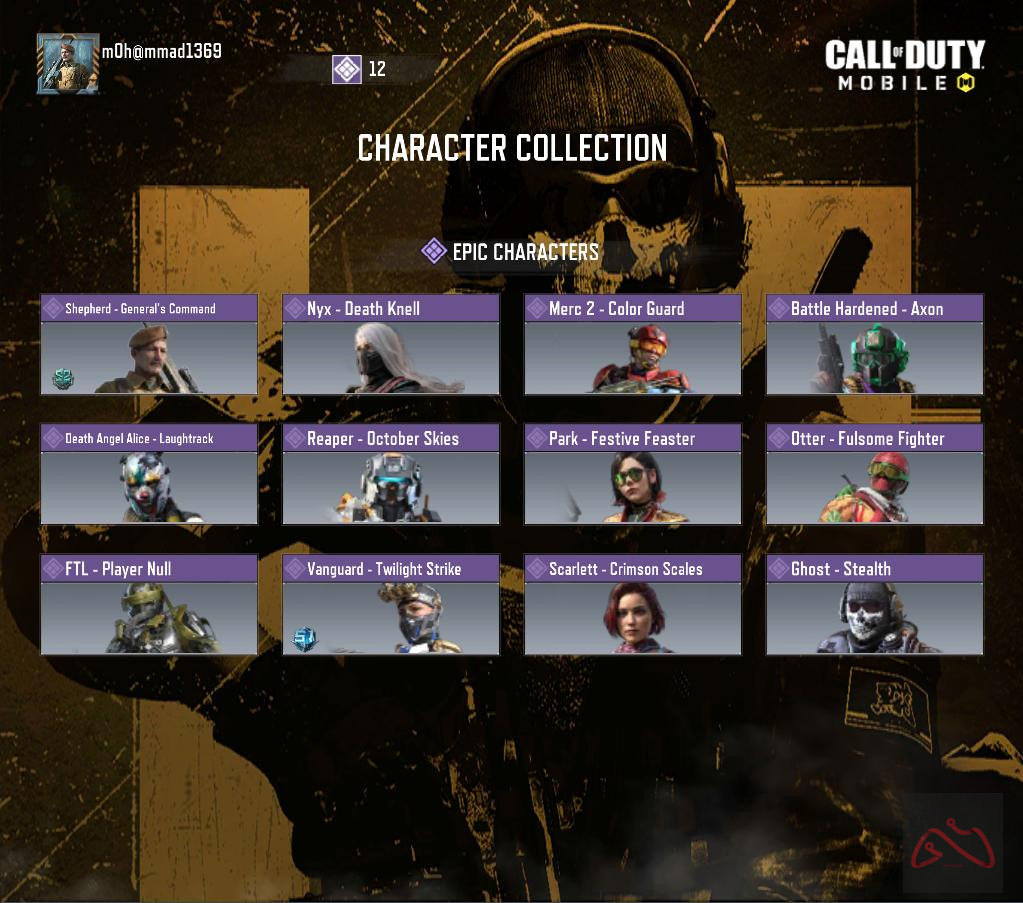Select the Reaper - October Skies card
This screenshot has width=1023, height=903.
click(x=391, y=475)
